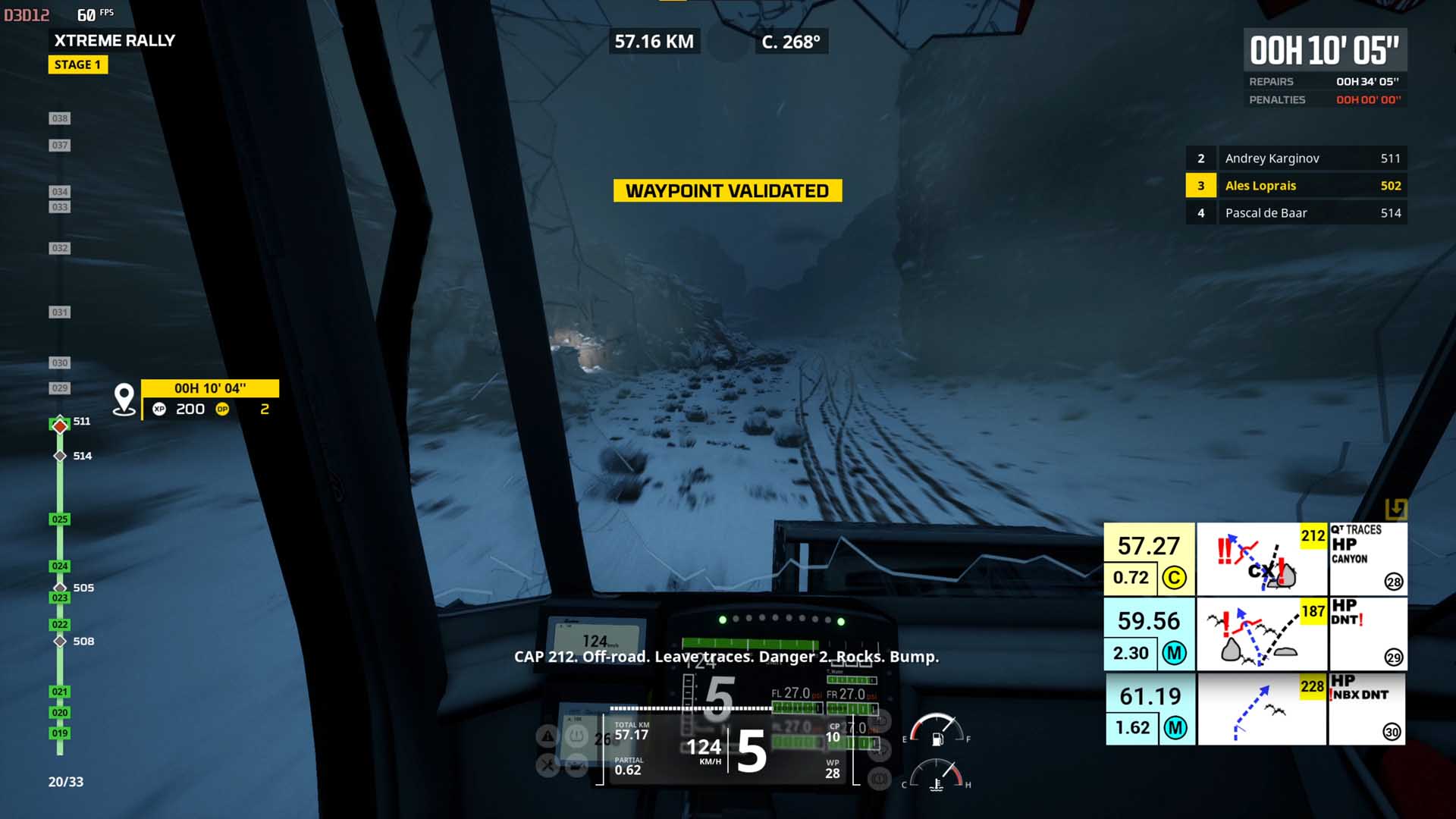This screenshot has height=819, width=1456.
Task: Click competitor 514 marker on the progress track
Action: pos(61,456)
